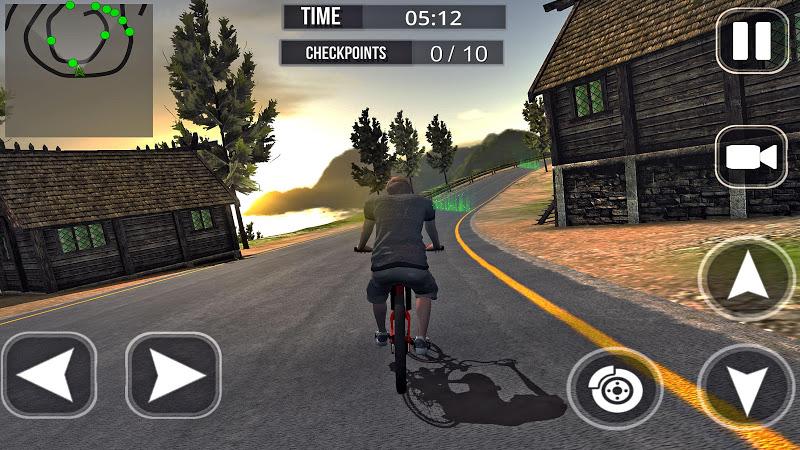The image size is (800, 450).
Task: Switch the camera view
Action: click(x=751, y=156)
